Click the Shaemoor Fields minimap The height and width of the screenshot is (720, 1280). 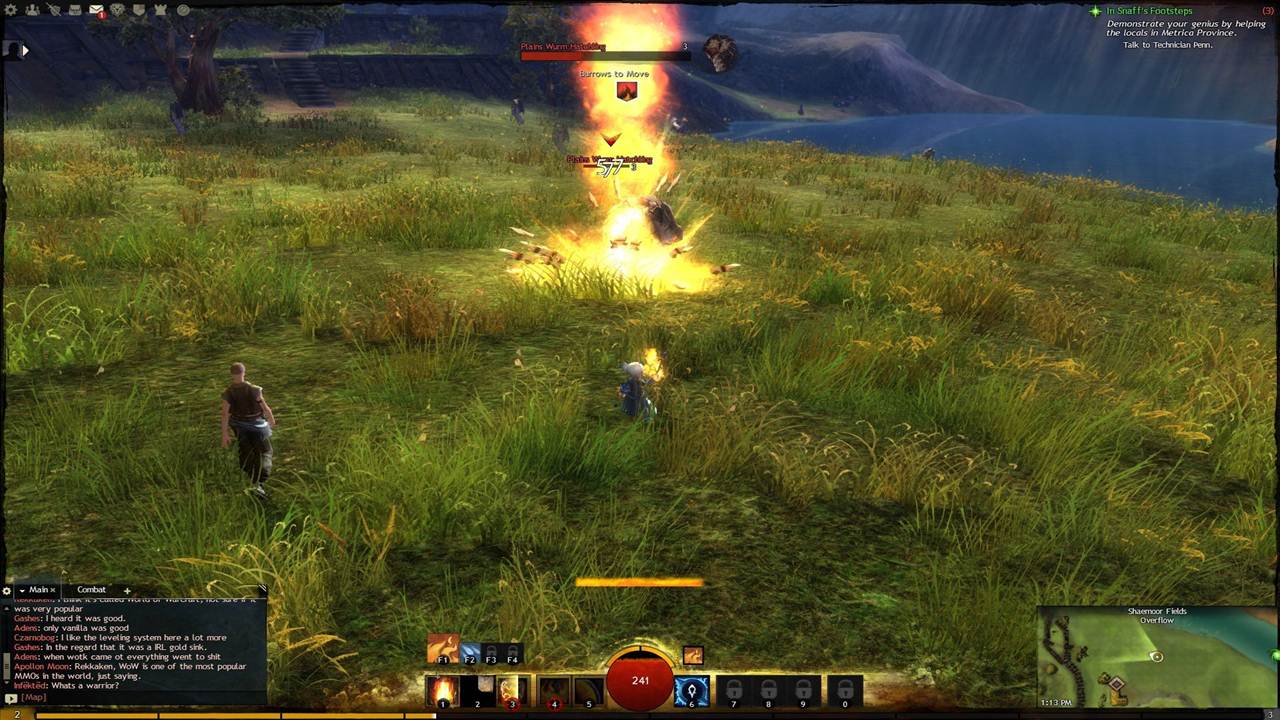(x=1156, y=662)
